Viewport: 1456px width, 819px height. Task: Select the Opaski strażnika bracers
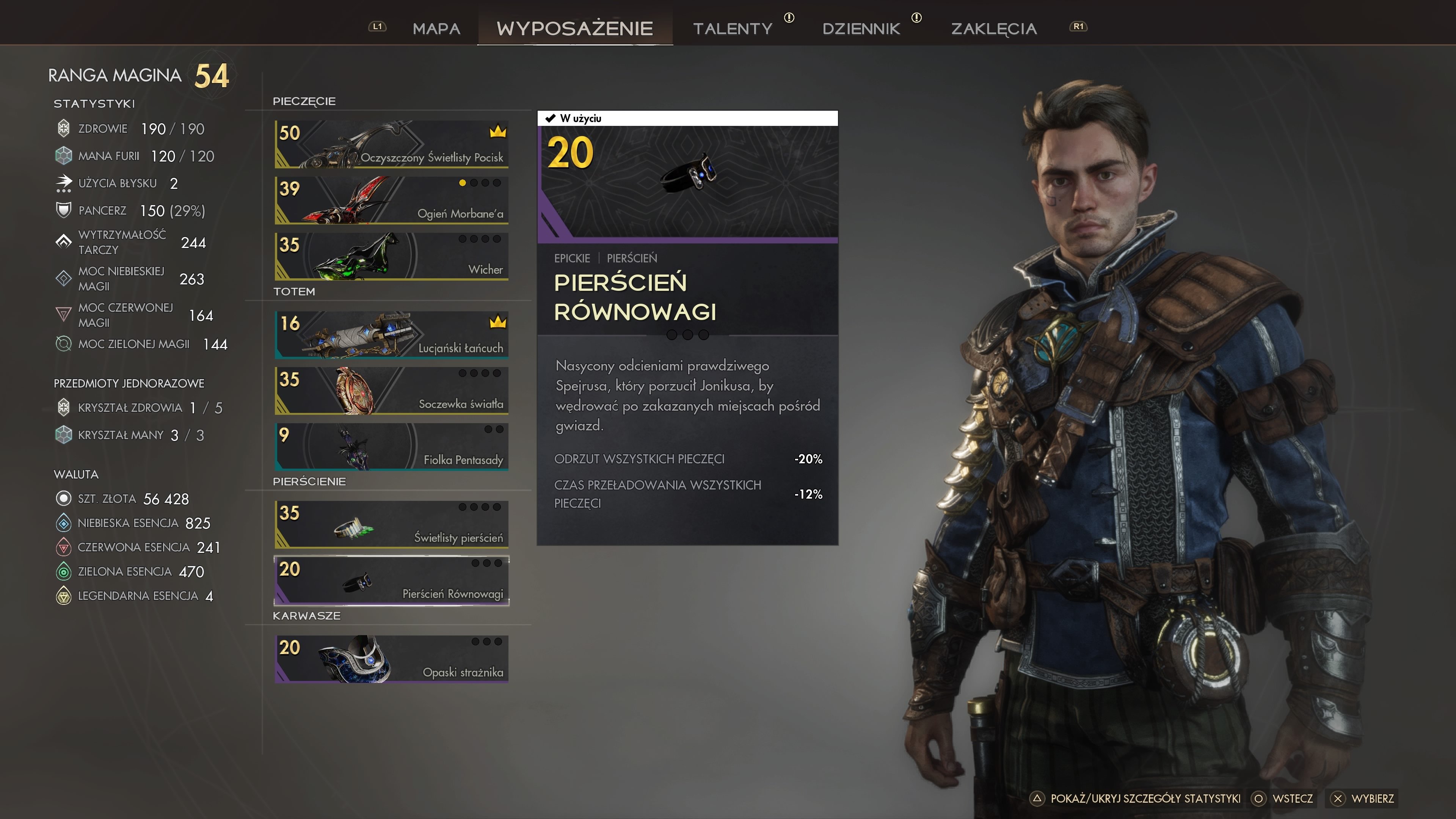coord(391,659)
